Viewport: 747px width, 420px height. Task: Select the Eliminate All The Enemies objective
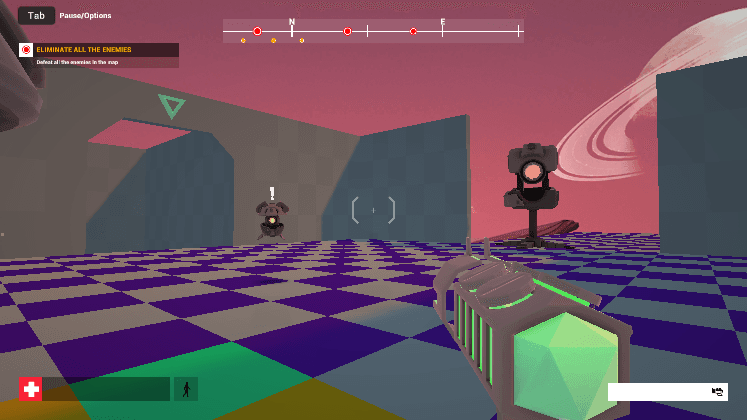pyautogui.click(x=98, y=49)
